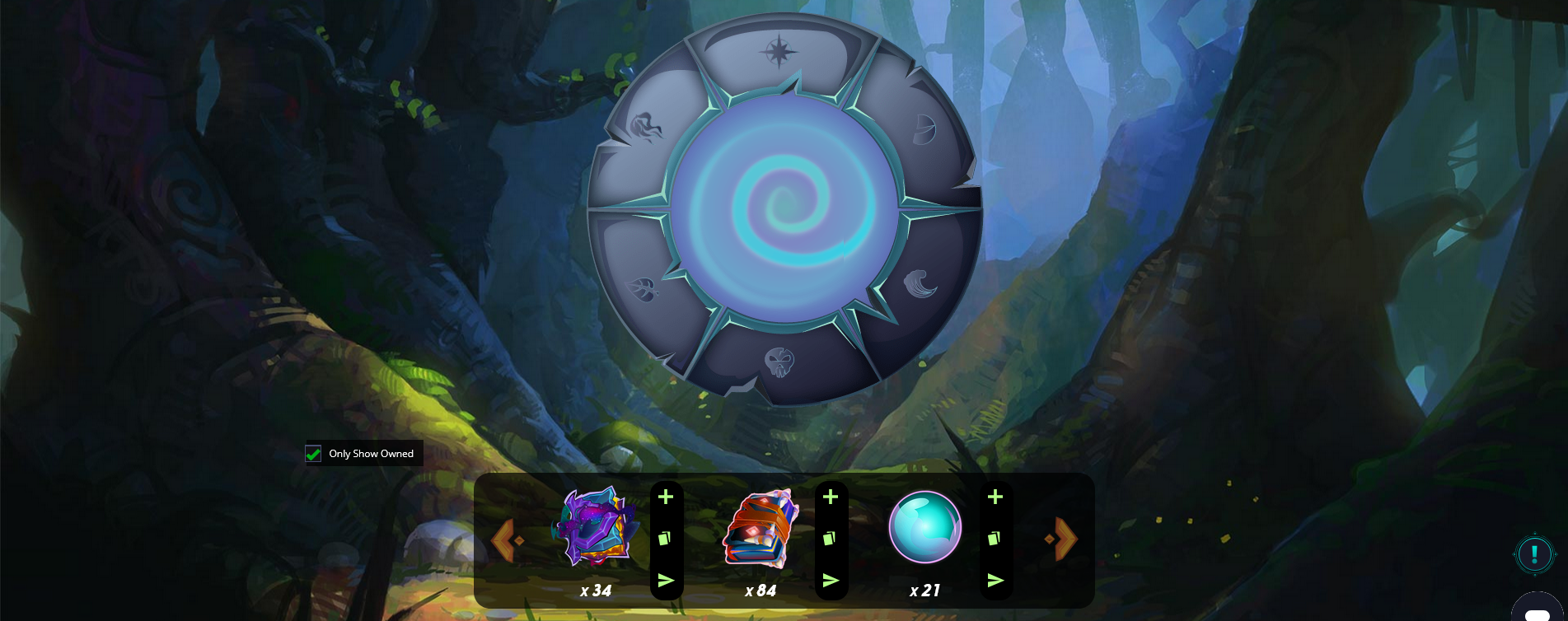Click the copy icon beside the x84 spellbook

pos(831,538)
